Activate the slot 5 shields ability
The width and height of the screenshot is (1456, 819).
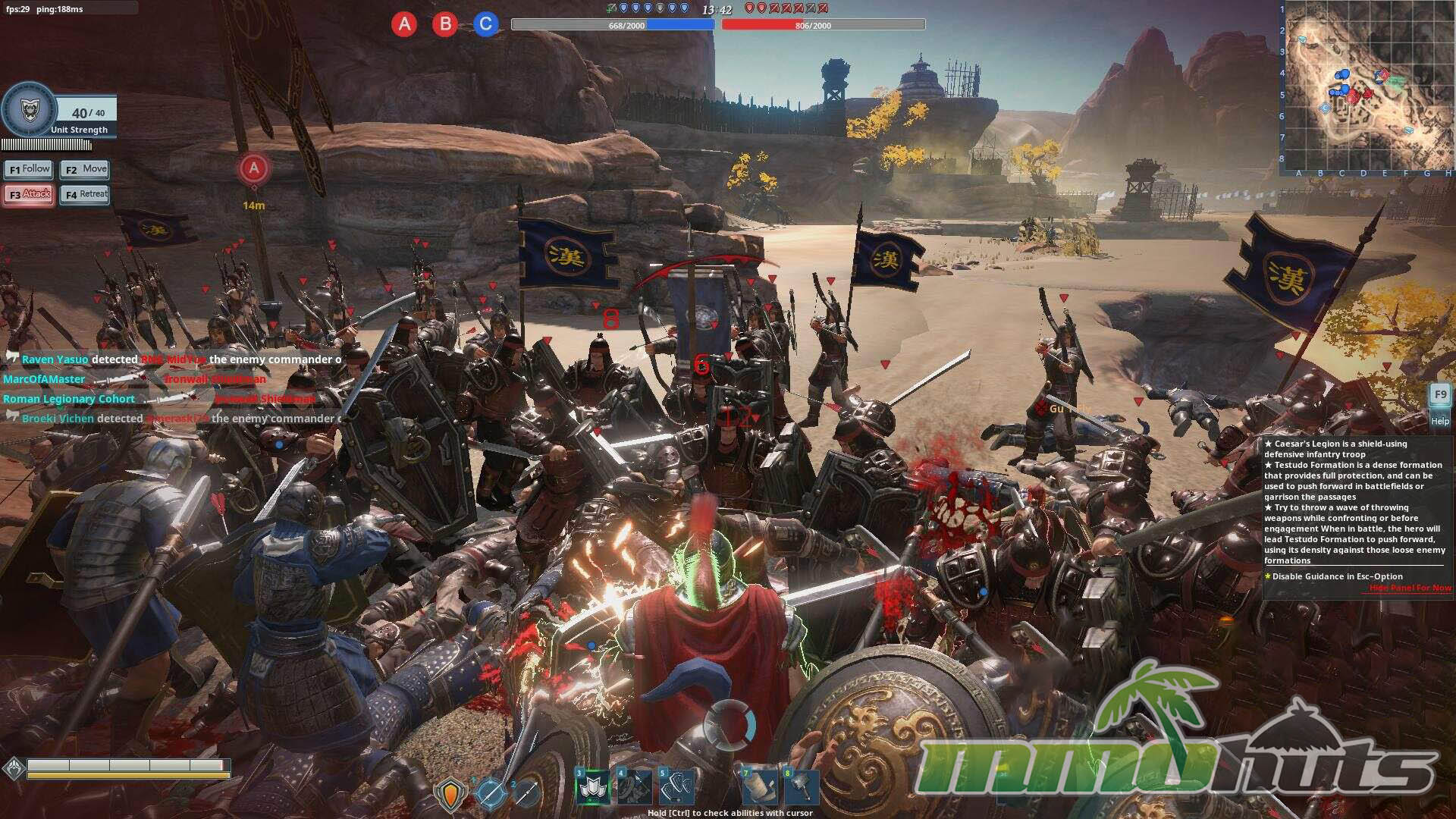pos(676,787)
